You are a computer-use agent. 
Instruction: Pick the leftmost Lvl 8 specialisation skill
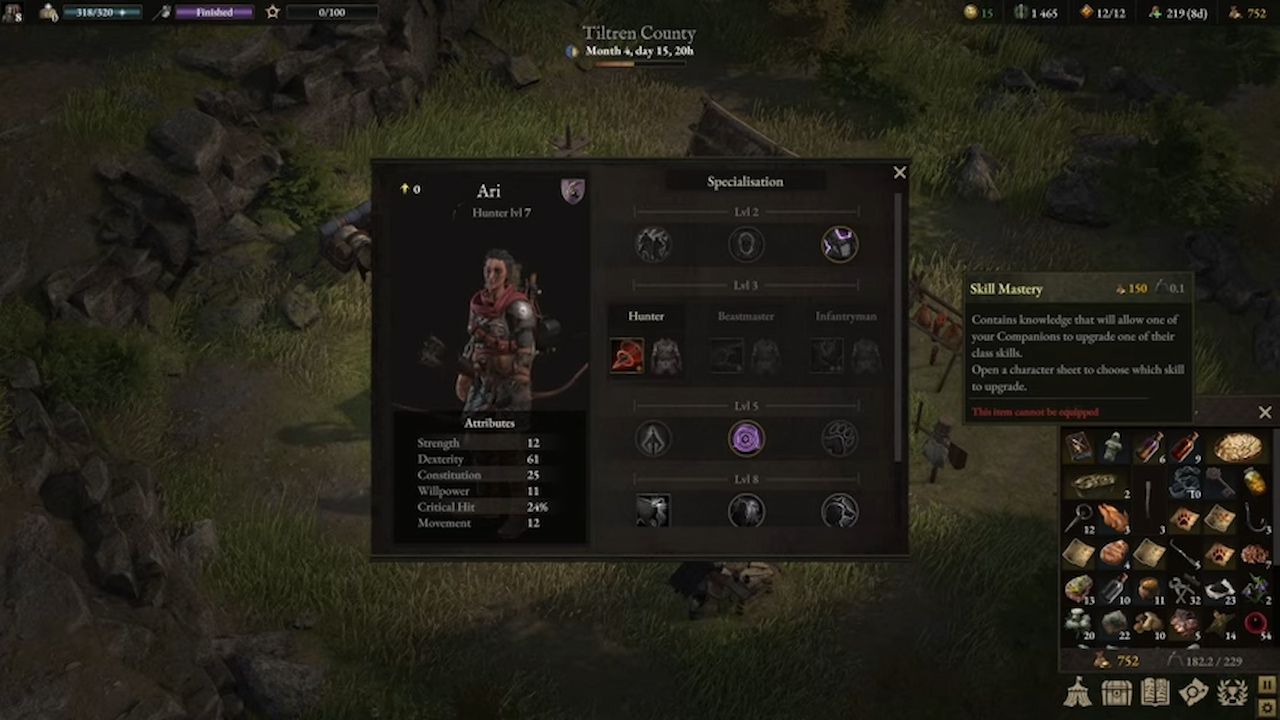[653, 511]
